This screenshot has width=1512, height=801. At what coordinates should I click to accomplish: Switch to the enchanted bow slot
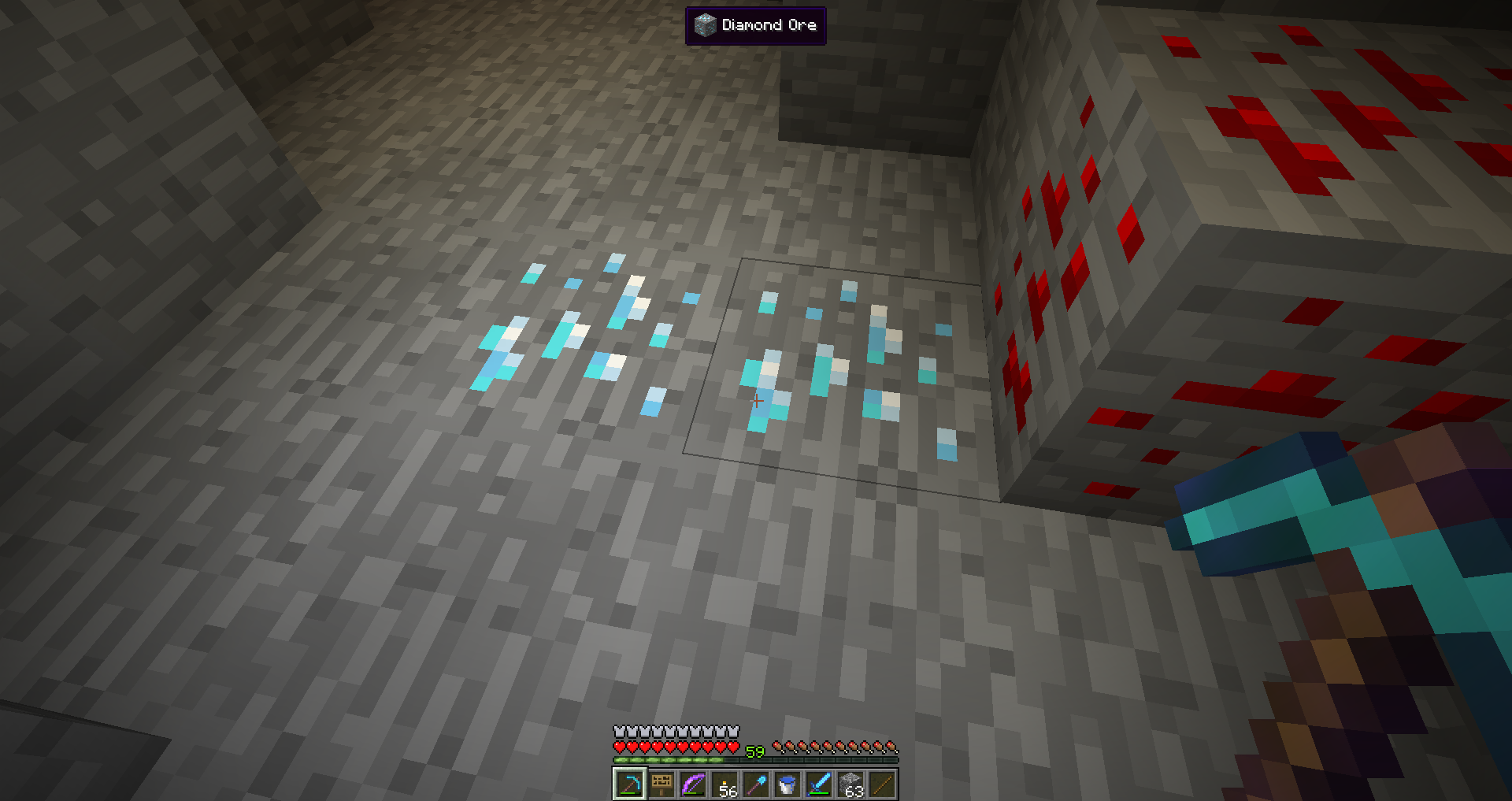tap(693, 784)
